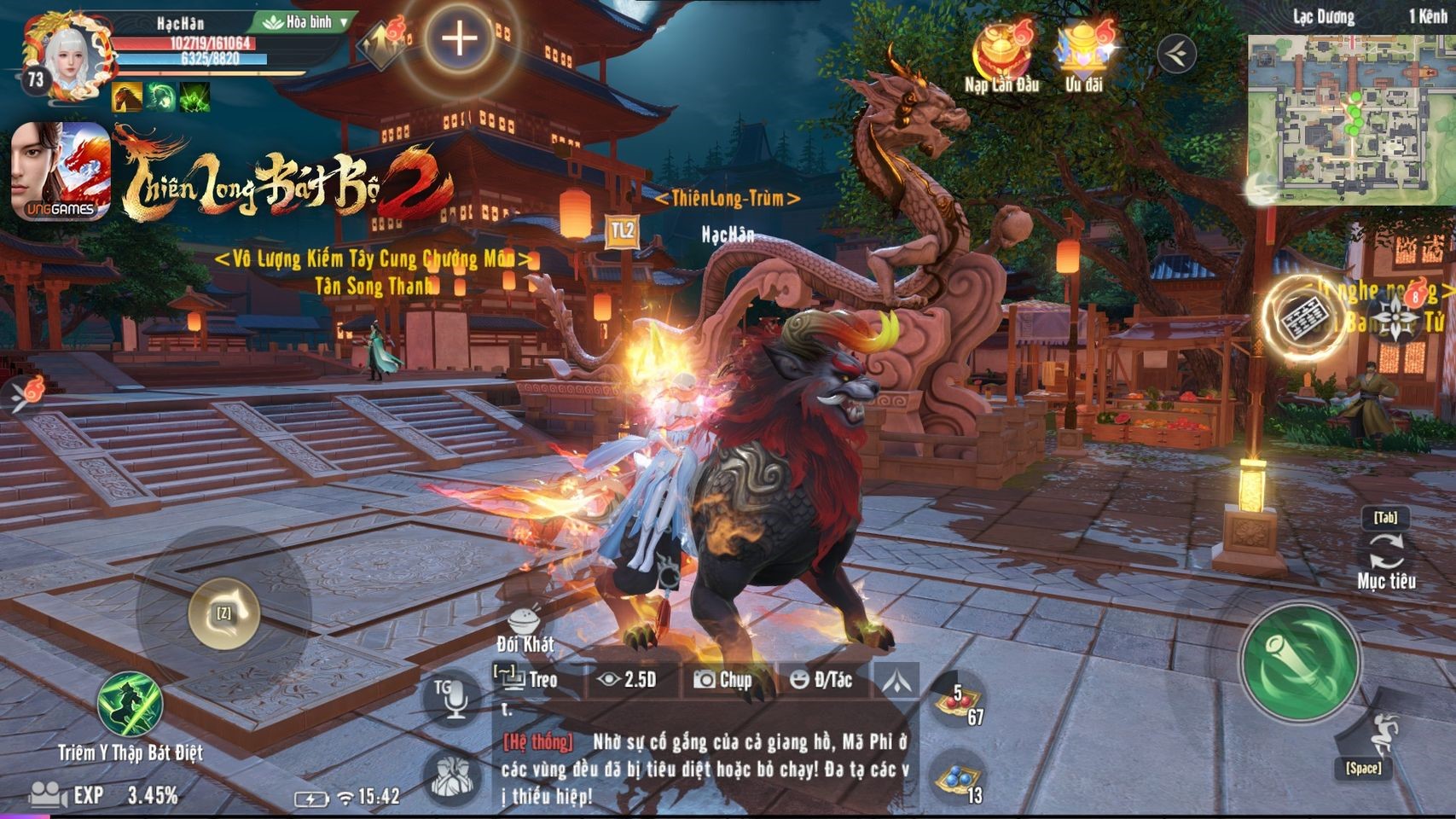The width and height of the screenshot is (1456, 819).
Task: Toggle Treo auto-play mode
Action: [x=527, y=679]
